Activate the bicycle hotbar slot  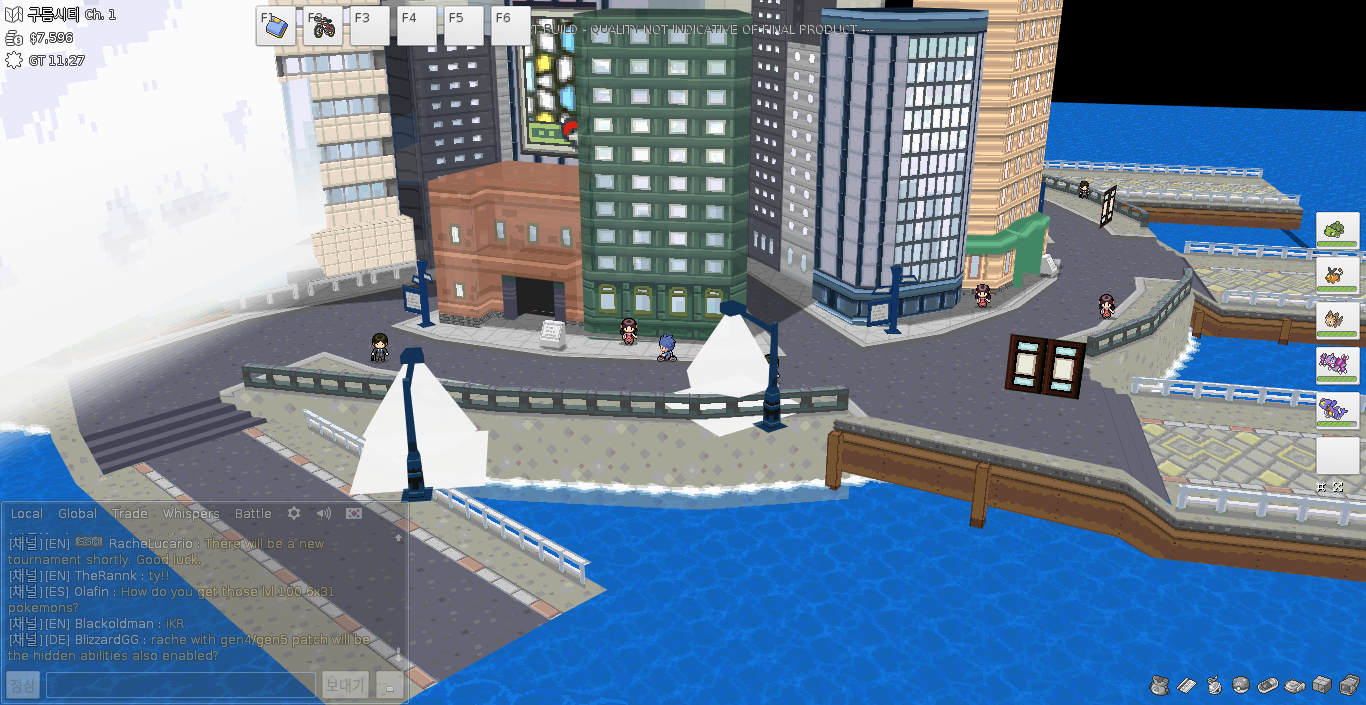(323, 26)
